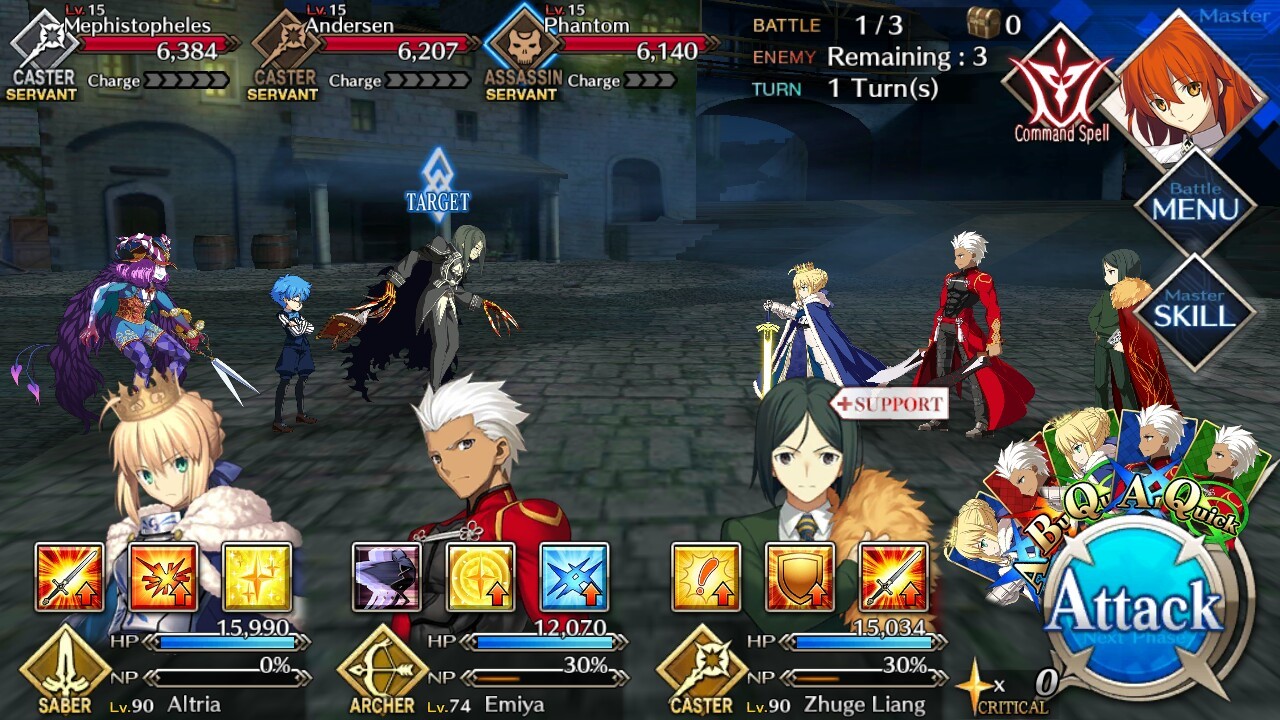
Task: Activate Emiya's golden target skill
Action: pyautogui.click(x=480, y=577)
